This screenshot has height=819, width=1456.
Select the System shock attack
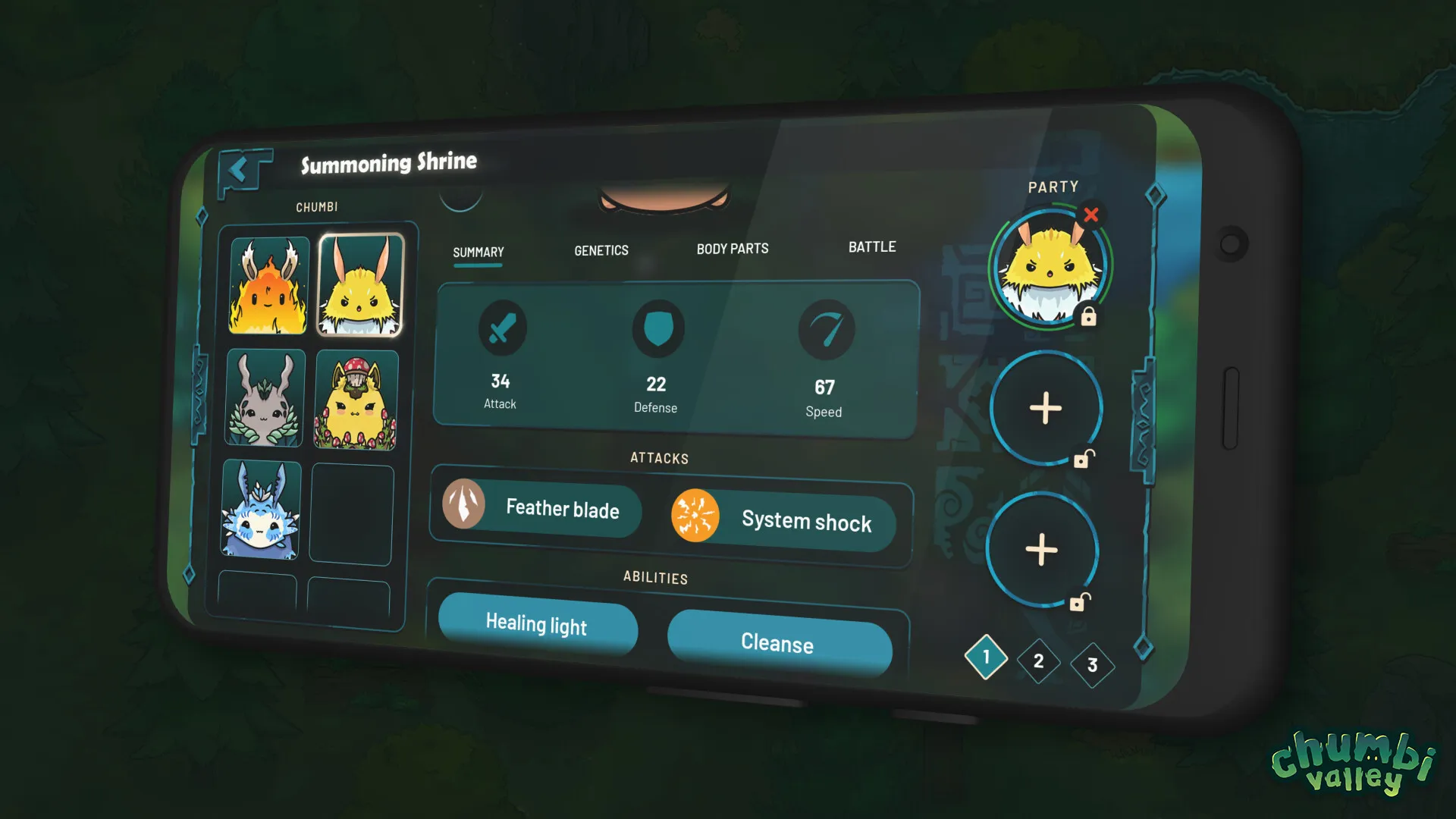[x=783, y=520]
